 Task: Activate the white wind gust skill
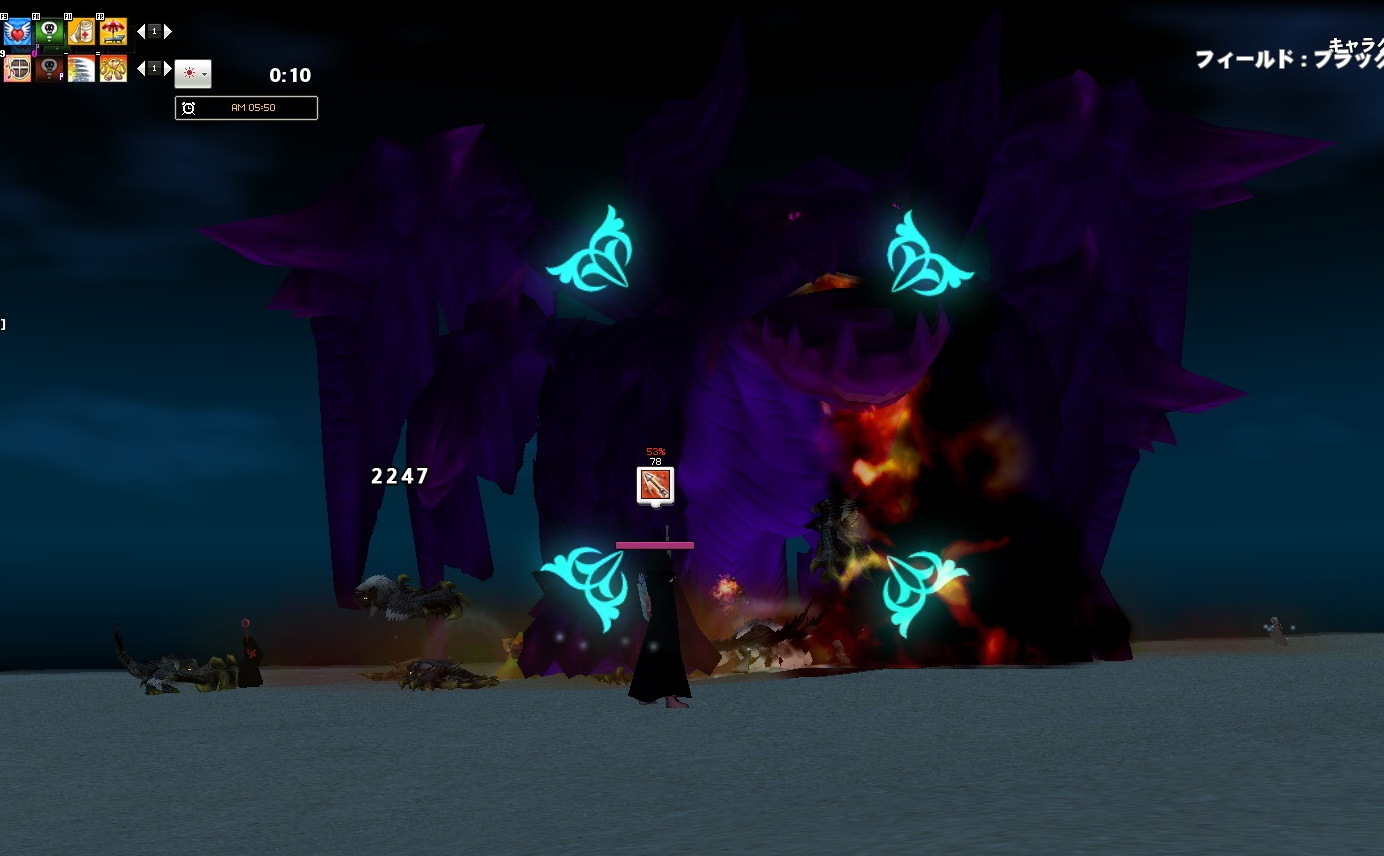(x=82, y=69)
